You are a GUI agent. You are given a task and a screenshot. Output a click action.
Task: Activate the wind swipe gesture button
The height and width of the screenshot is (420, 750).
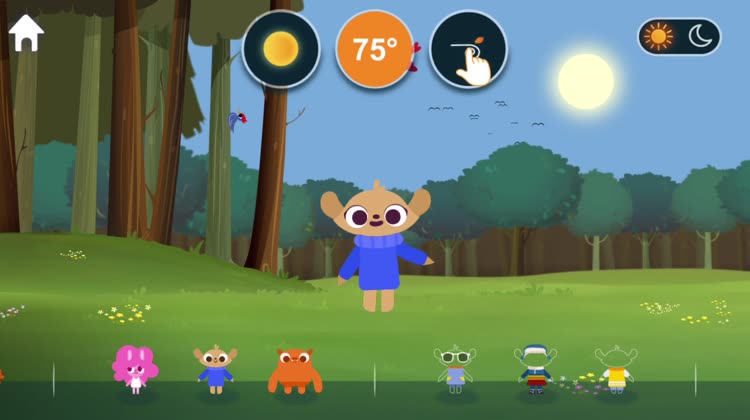(468, 49)
